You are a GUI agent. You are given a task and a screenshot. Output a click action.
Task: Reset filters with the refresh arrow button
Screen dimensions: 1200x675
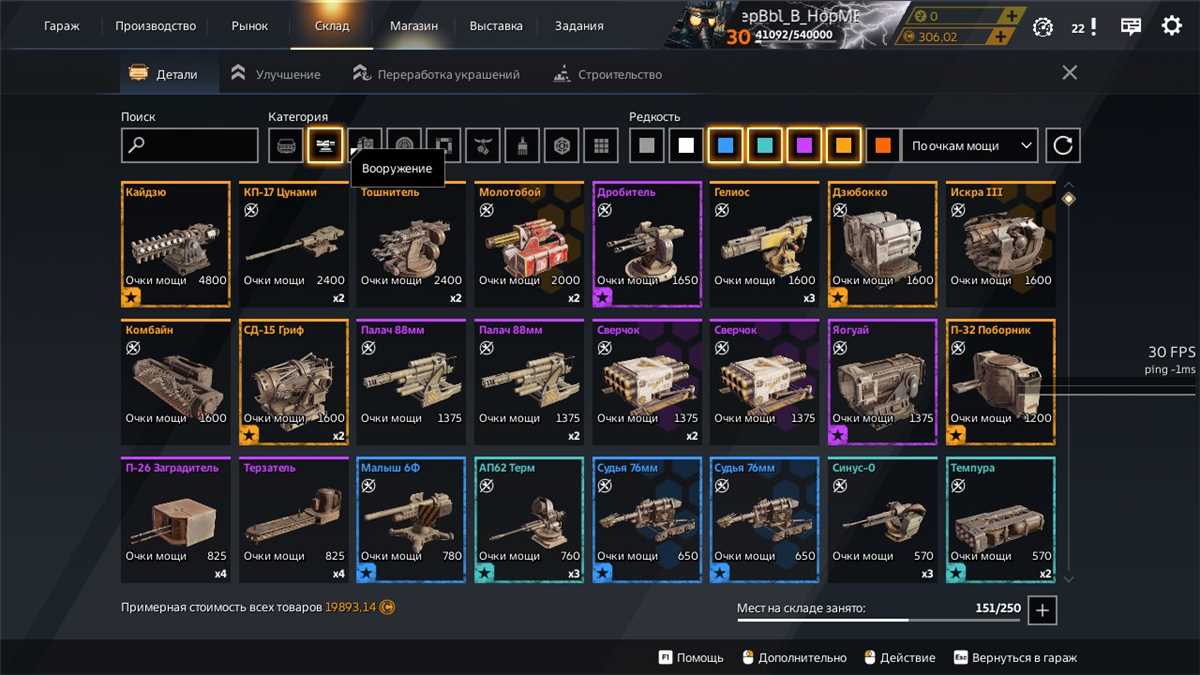(x=1063, y=146)
